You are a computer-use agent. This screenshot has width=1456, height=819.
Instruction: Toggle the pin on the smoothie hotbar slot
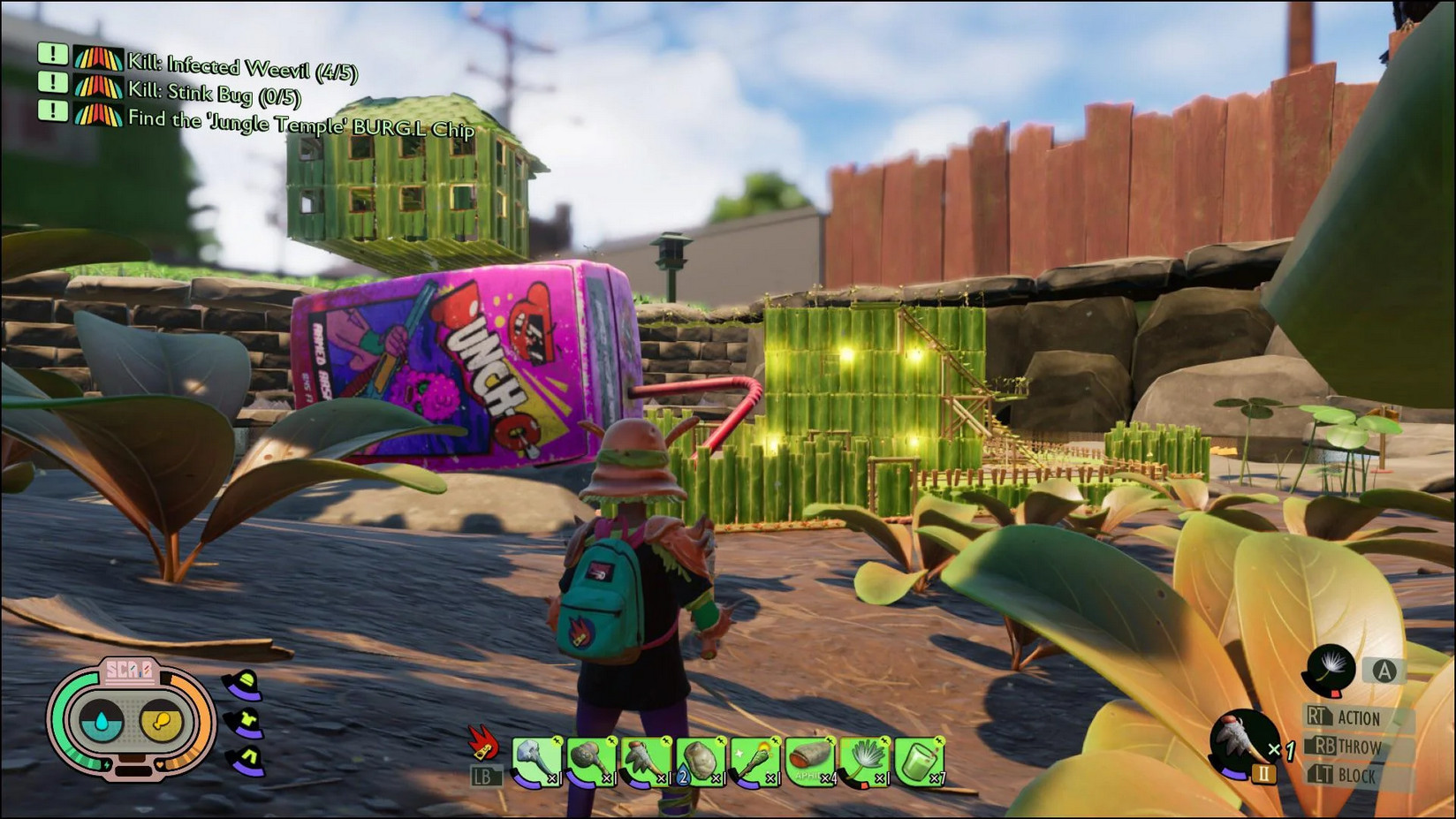[939, 740]
